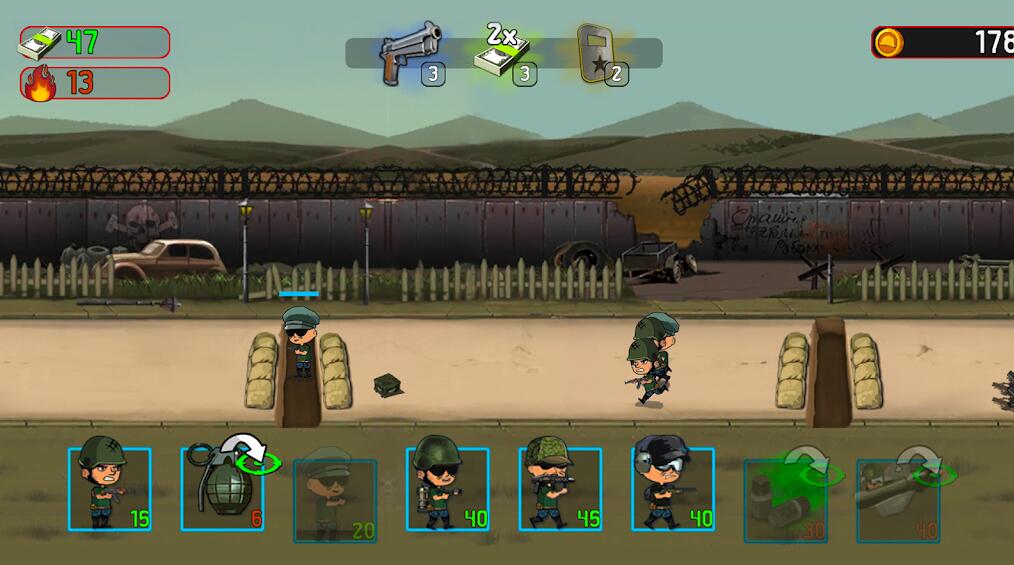Select the grenade ability card
Viewport: 1014px width, 565px height.
[223, 489]
